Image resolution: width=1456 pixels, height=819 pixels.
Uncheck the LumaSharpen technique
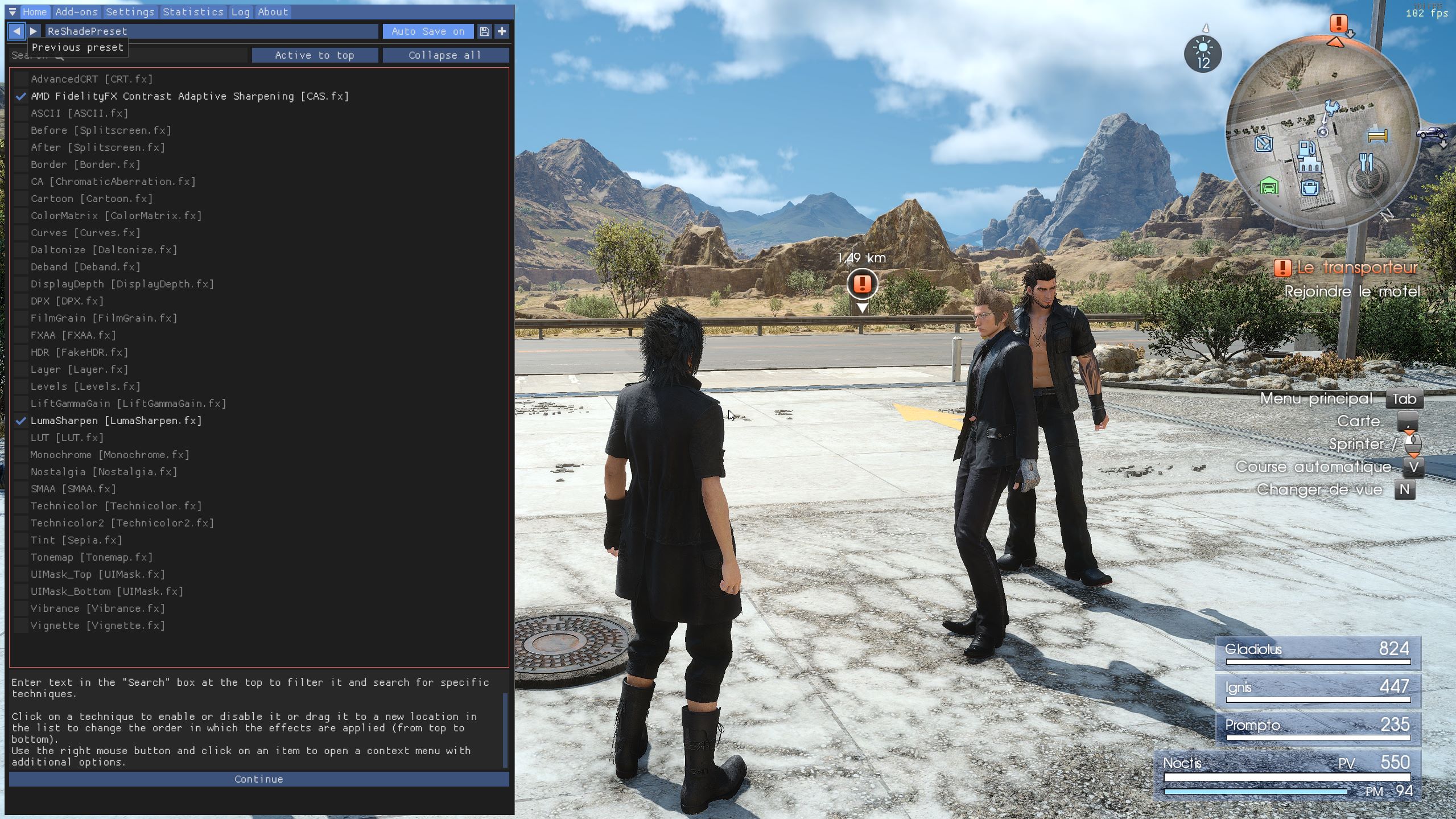tap(21, 421)
